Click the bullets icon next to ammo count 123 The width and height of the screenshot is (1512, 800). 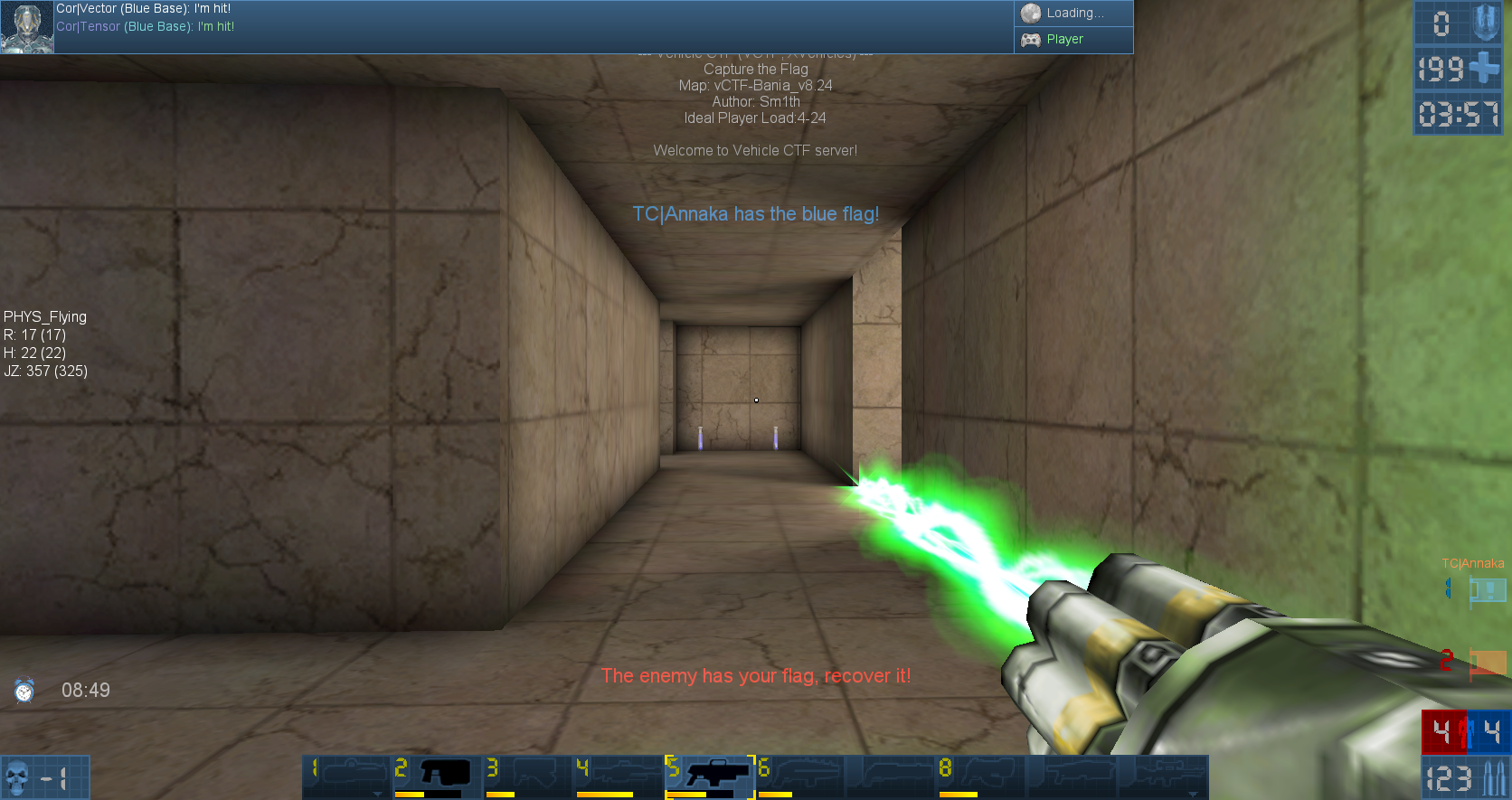coord(1494,776)
